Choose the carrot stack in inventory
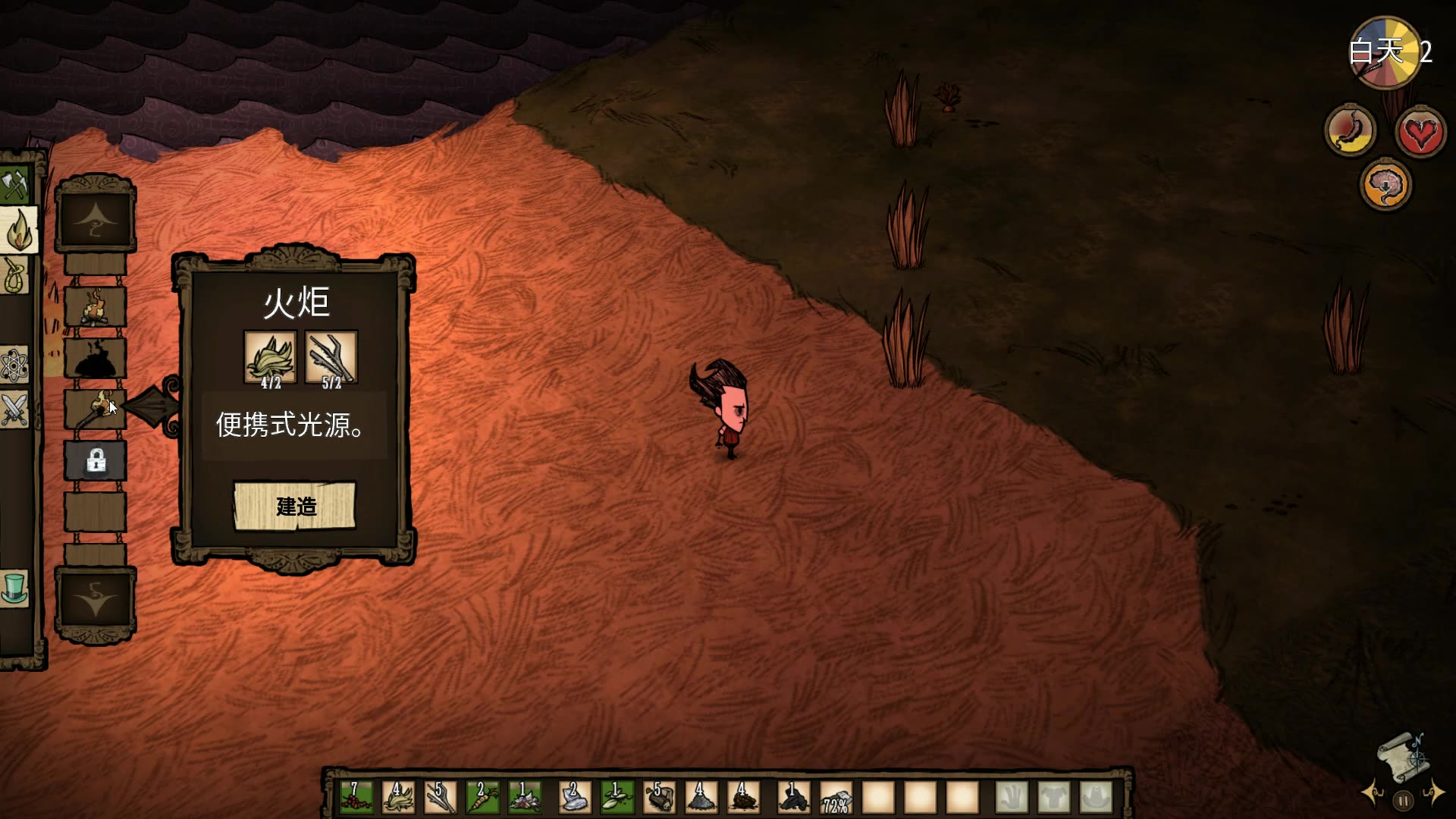This screenshot has width=1456, height=819. (x=482, y=798)
